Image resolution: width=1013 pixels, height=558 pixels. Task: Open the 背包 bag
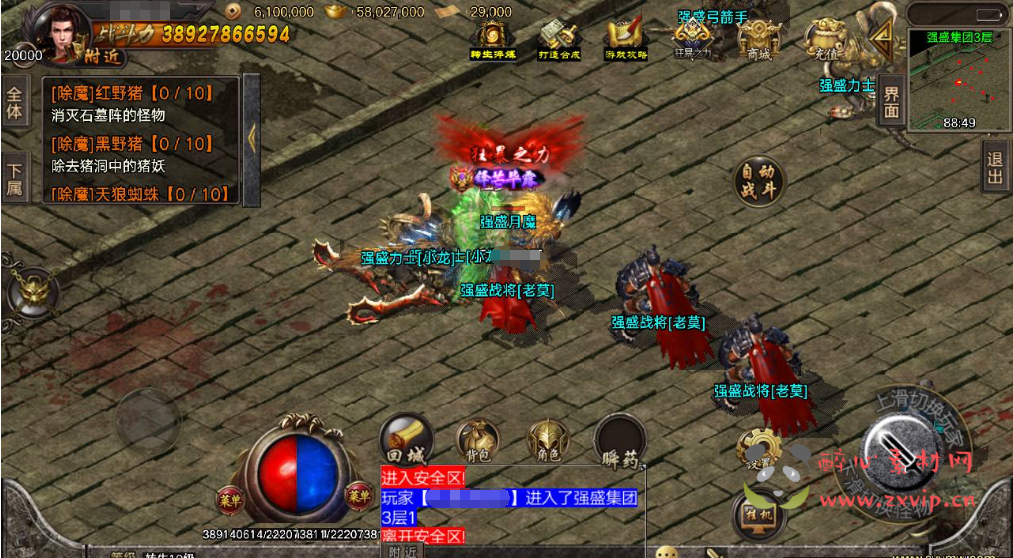point(477,441)
